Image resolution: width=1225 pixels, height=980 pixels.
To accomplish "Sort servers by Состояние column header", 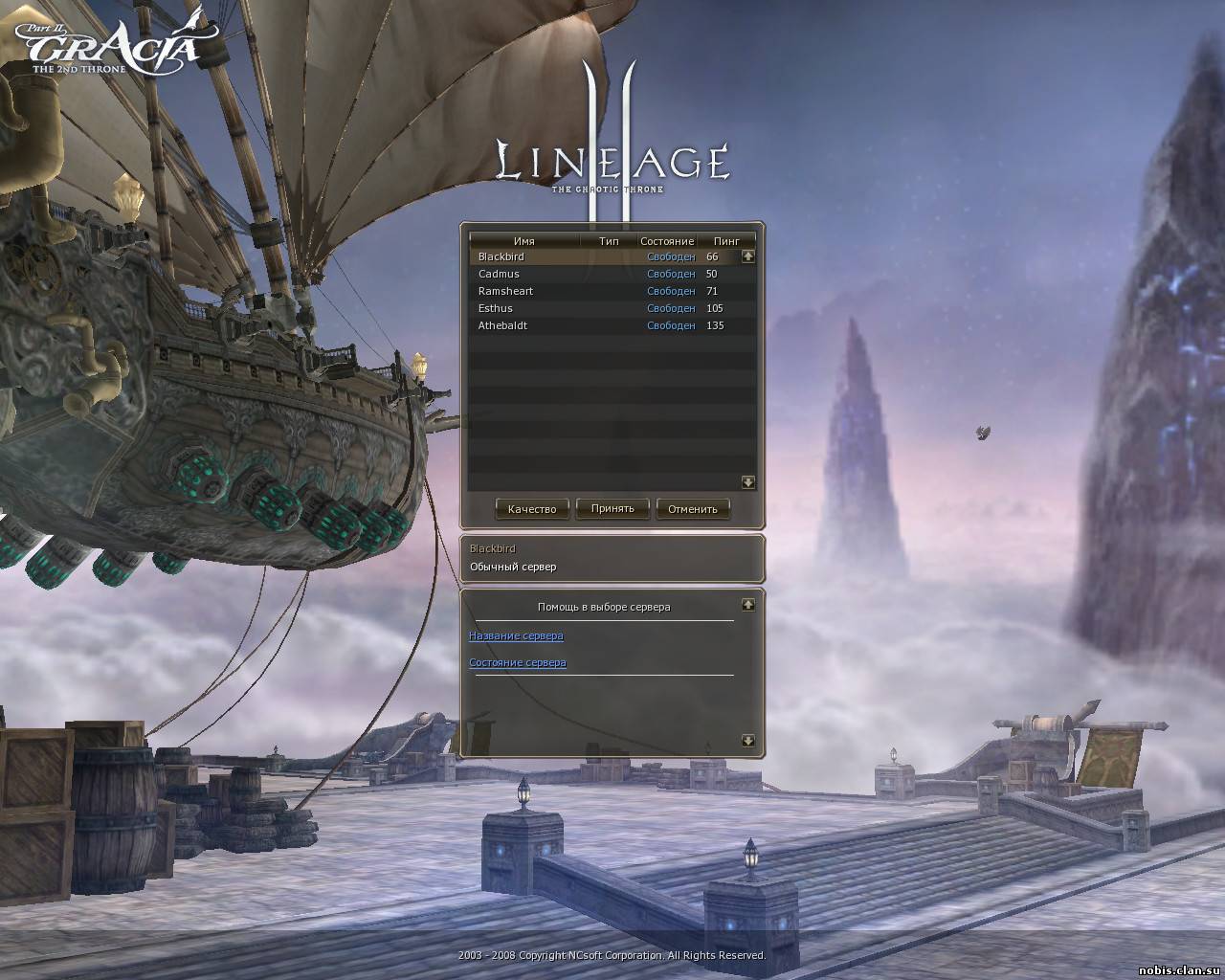I will pos(667,241).
